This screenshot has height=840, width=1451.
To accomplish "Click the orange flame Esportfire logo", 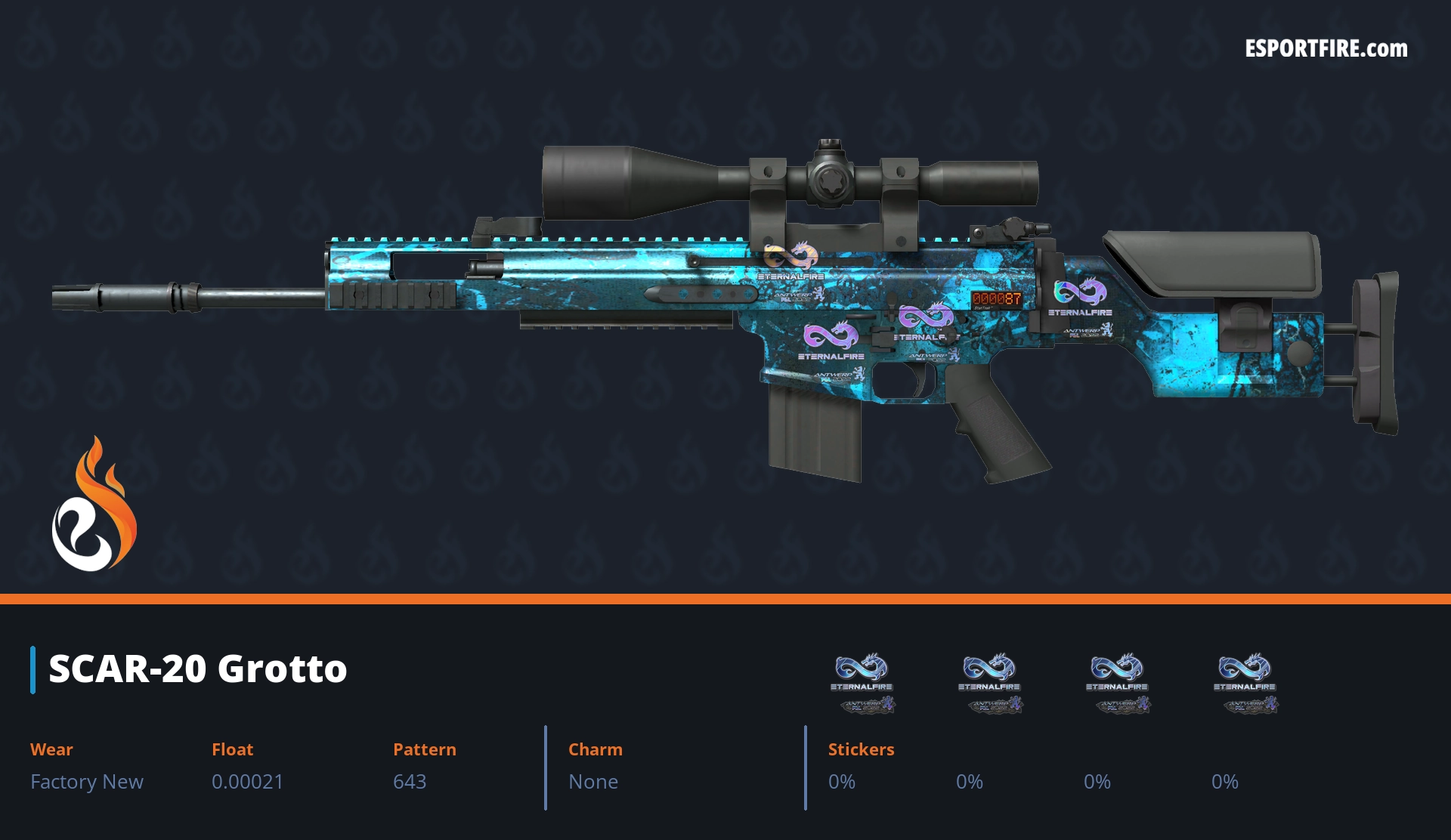I will 94,505.
